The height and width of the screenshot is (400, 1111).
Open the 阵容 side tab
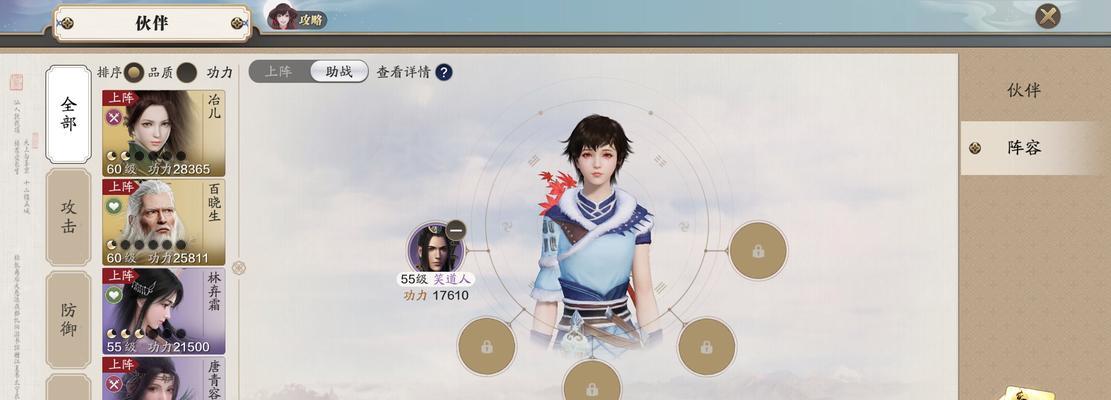pos(1023,148)
